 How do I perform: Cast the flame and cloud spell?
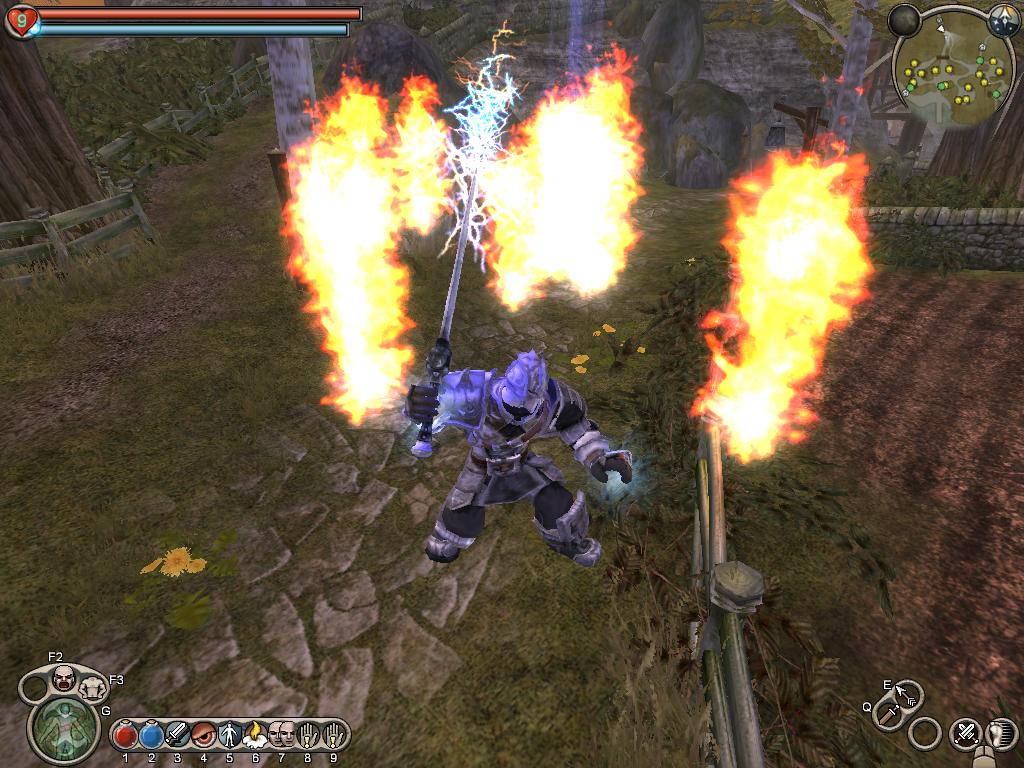(x=255, y=736)
